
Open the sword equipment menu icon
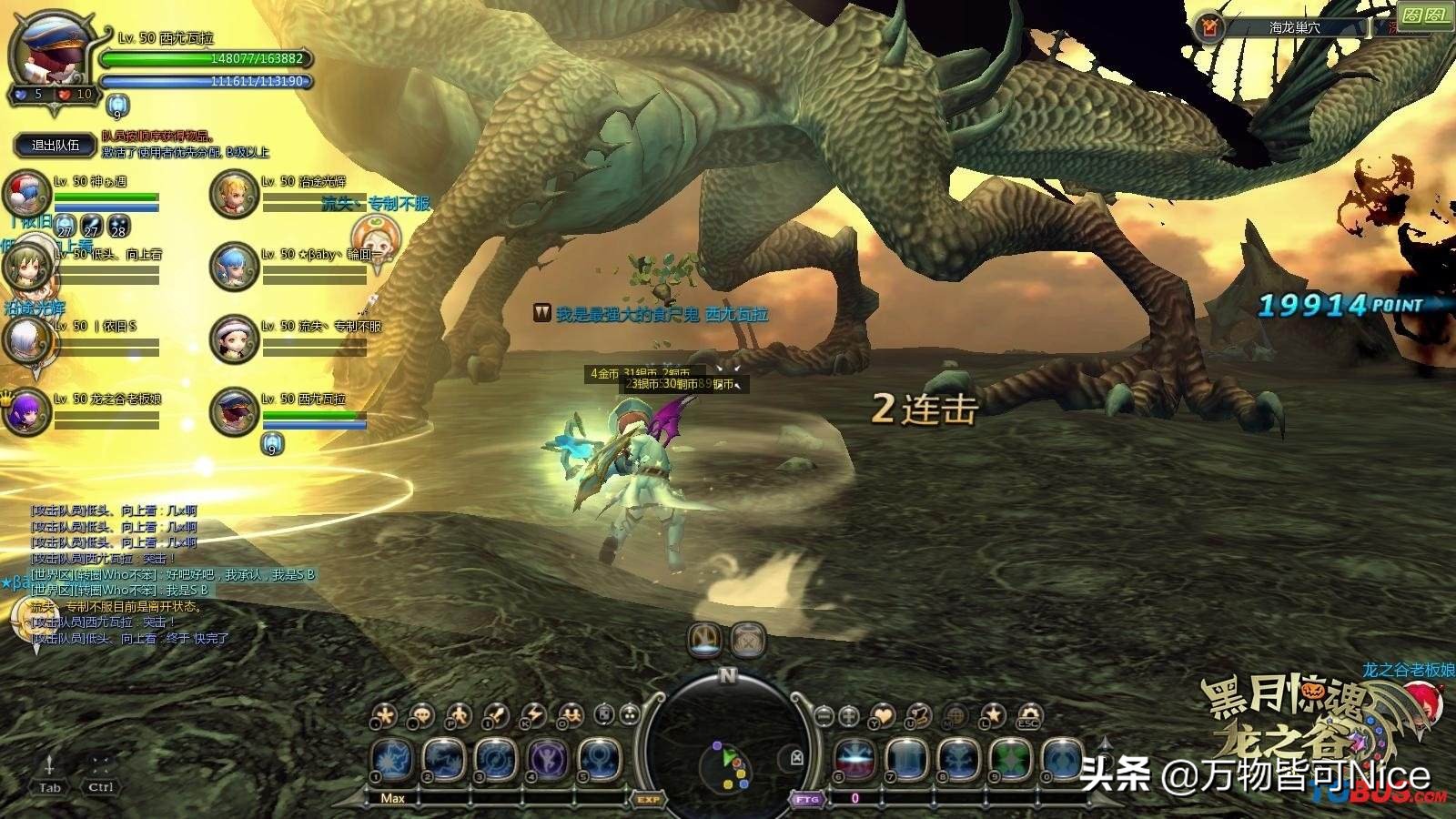pyautogui.click(x=495, y=716)
